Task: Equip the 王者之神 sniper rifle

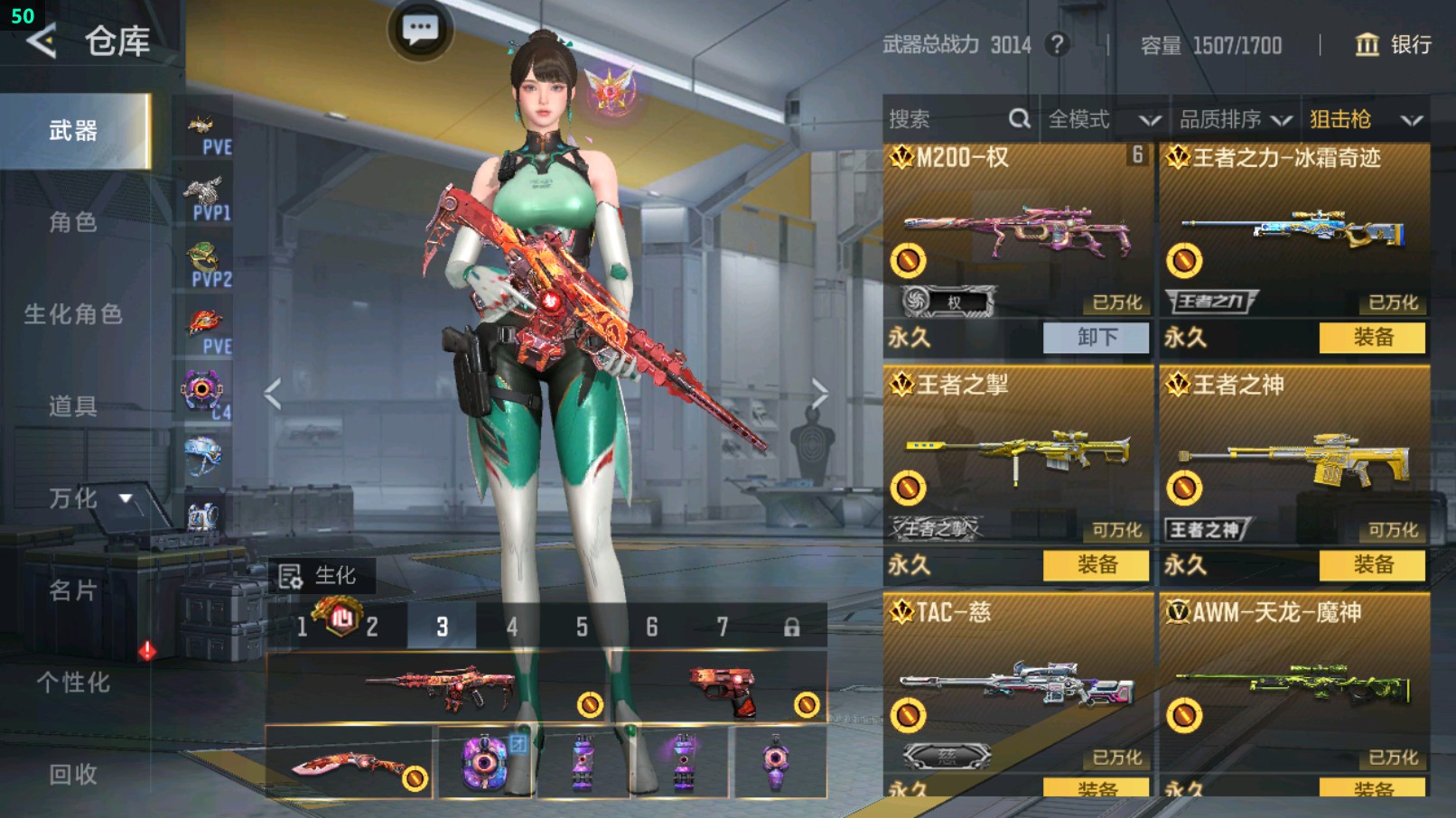Action: [x=1372, y=565]
